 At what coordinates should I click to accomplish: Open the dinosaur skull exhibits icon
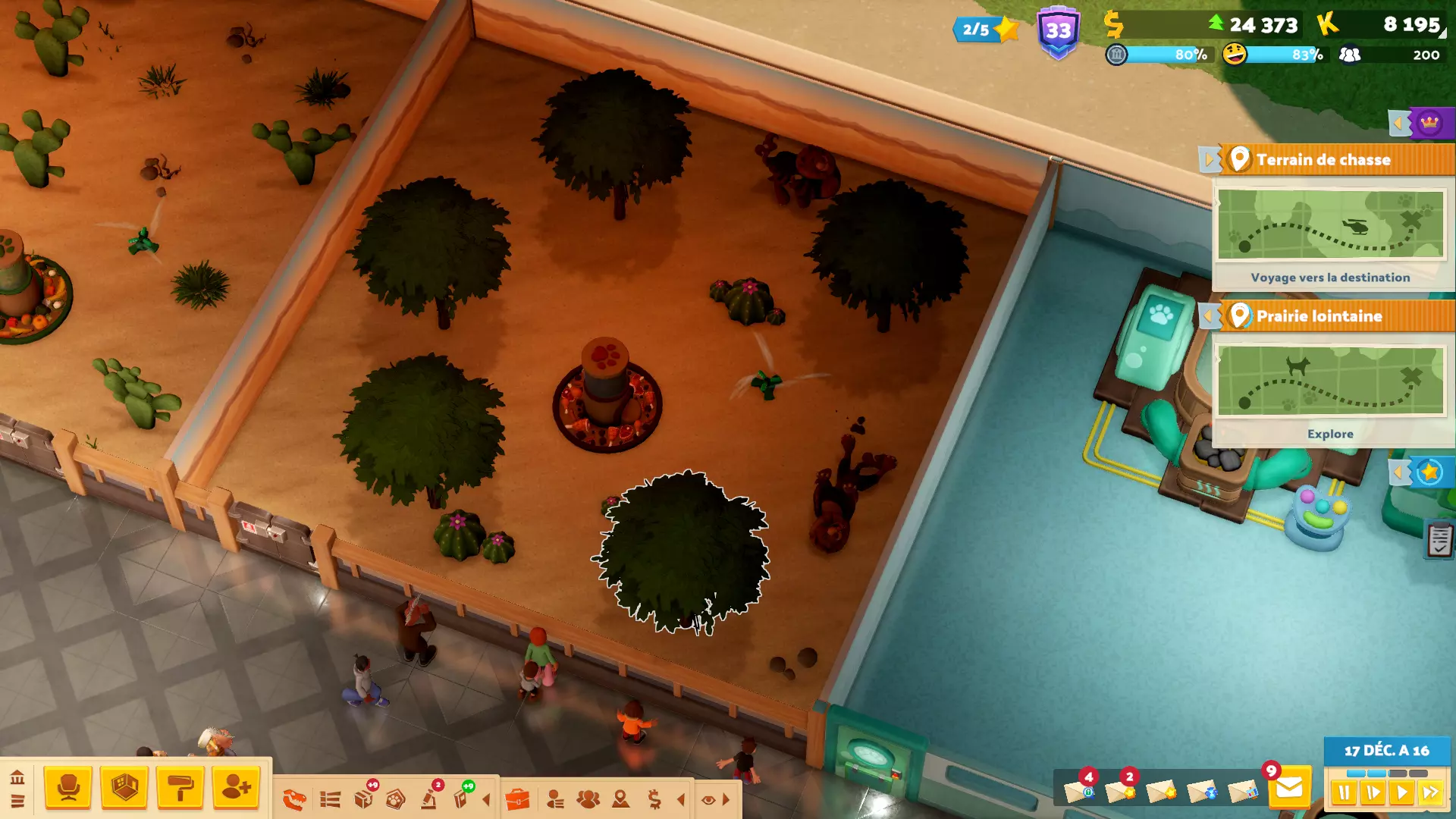click(x=294, y=799)
